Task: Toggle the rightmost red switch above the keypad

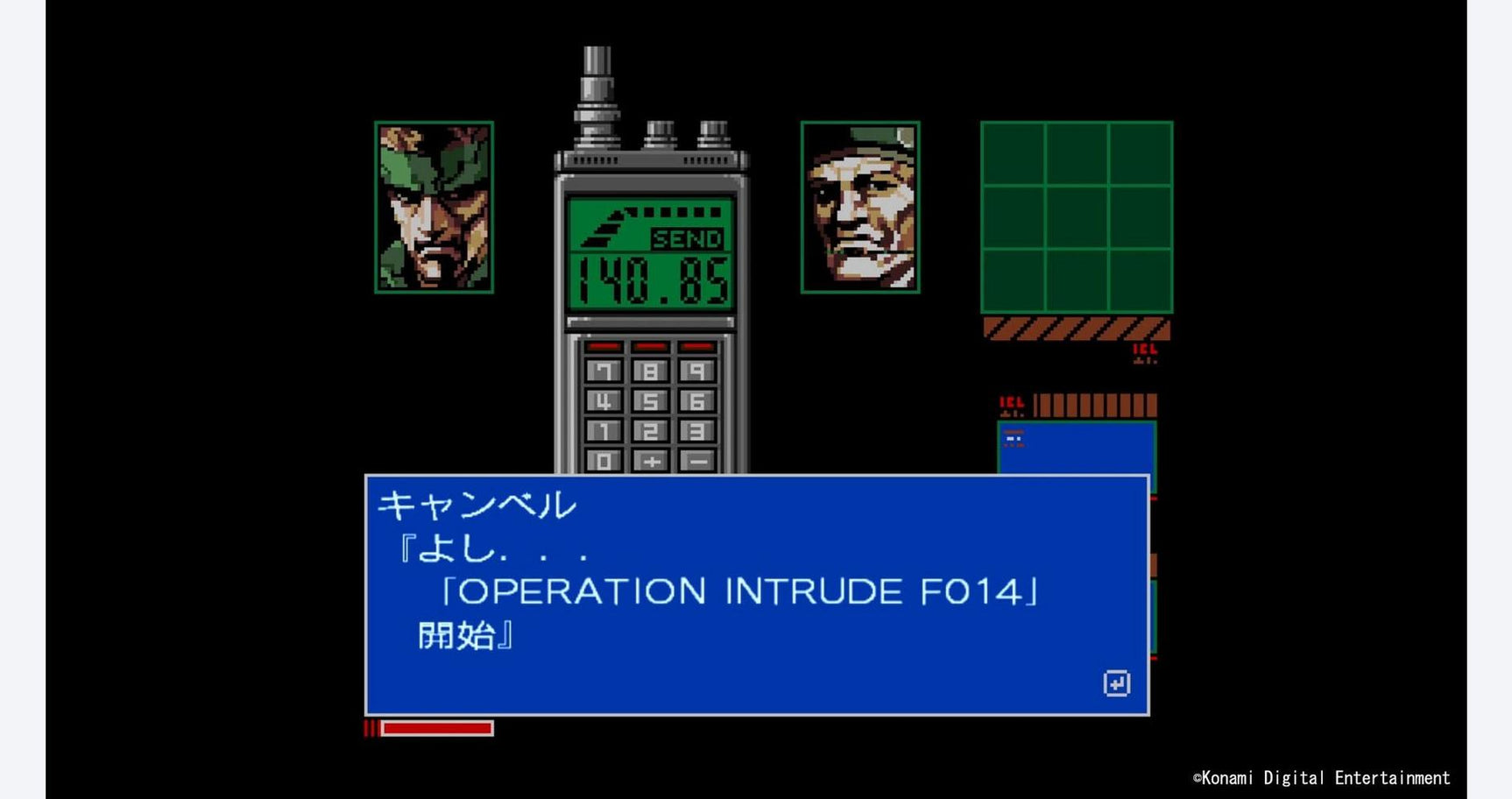Action: (697, 346)
